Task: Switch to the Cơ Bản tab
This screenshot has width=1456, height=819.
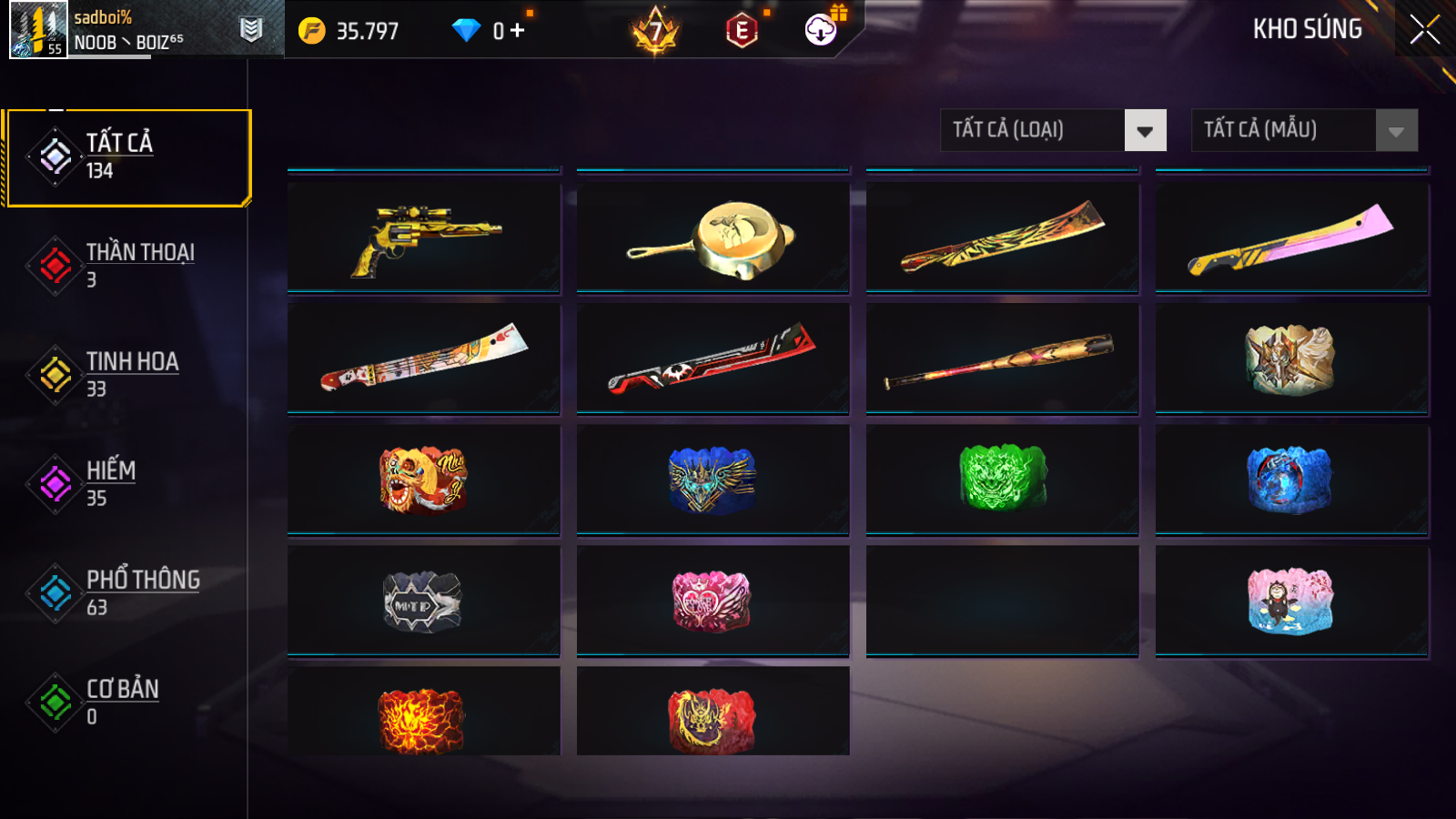Action: (x=127, y=703)
